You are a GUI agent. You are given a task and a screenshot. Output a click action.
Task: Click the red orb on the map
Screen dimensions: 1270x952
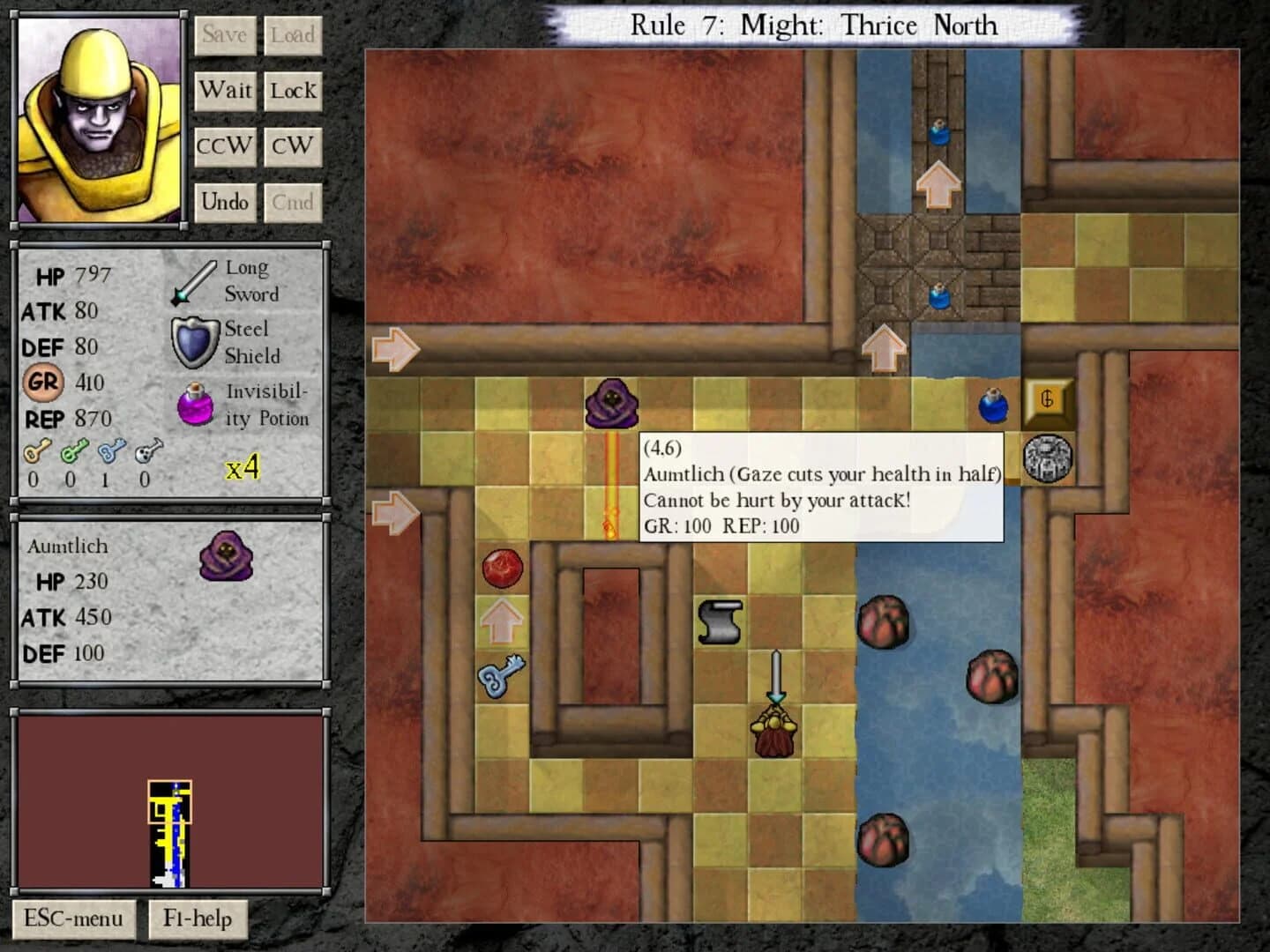coord(502,569)
